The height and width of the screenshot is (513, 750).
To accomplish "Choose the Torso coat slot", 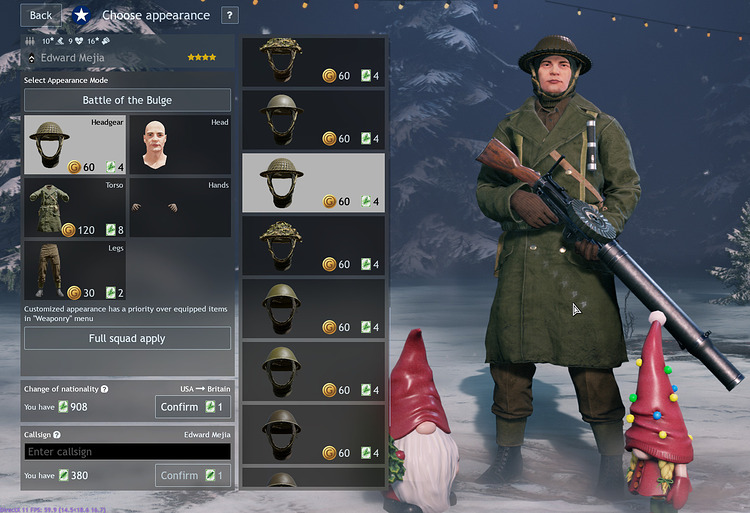I will (x=75, y=208).
